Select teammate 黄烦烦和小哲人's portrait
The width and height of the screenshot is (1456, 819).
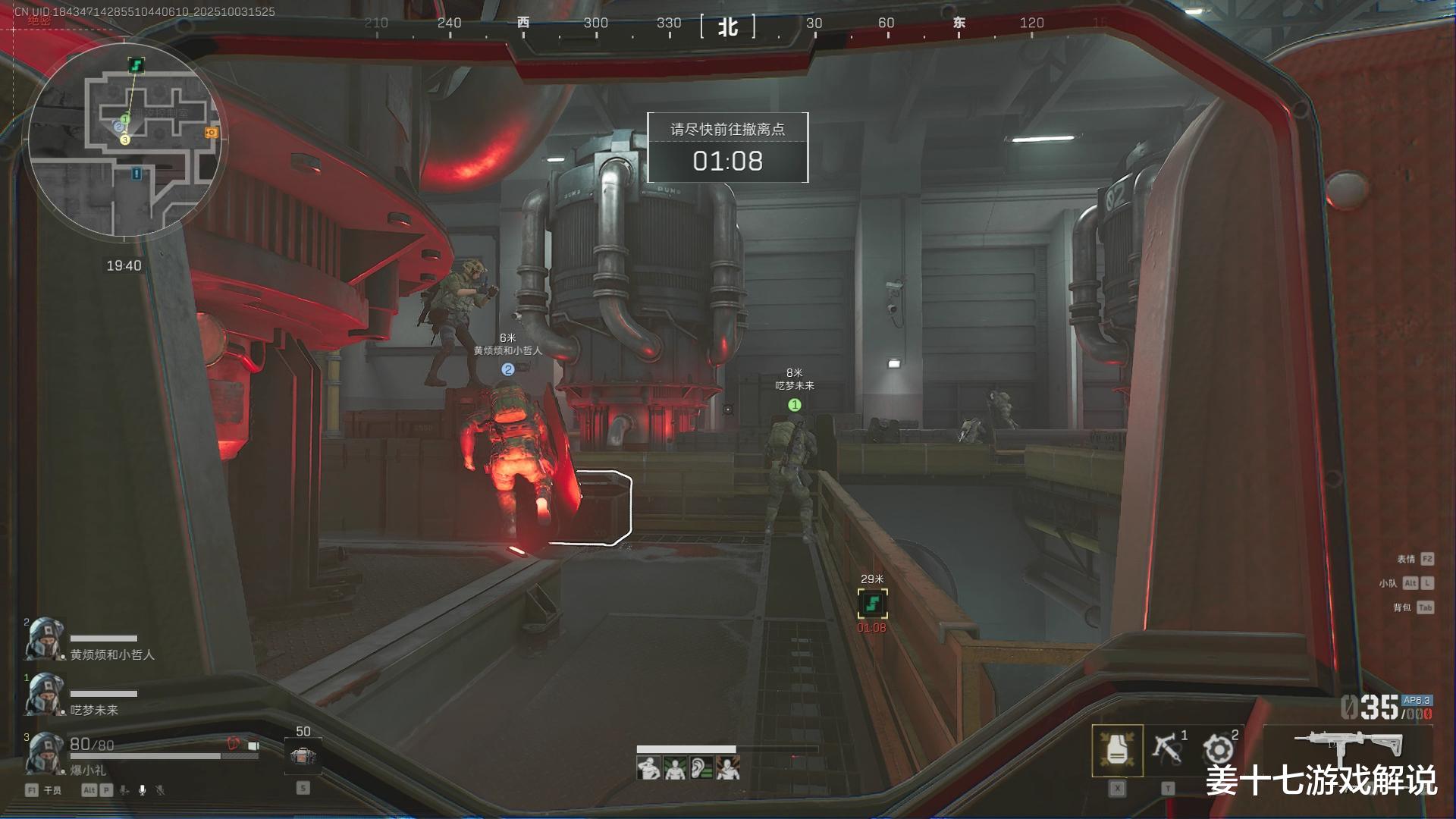click(x=44, y=640)
